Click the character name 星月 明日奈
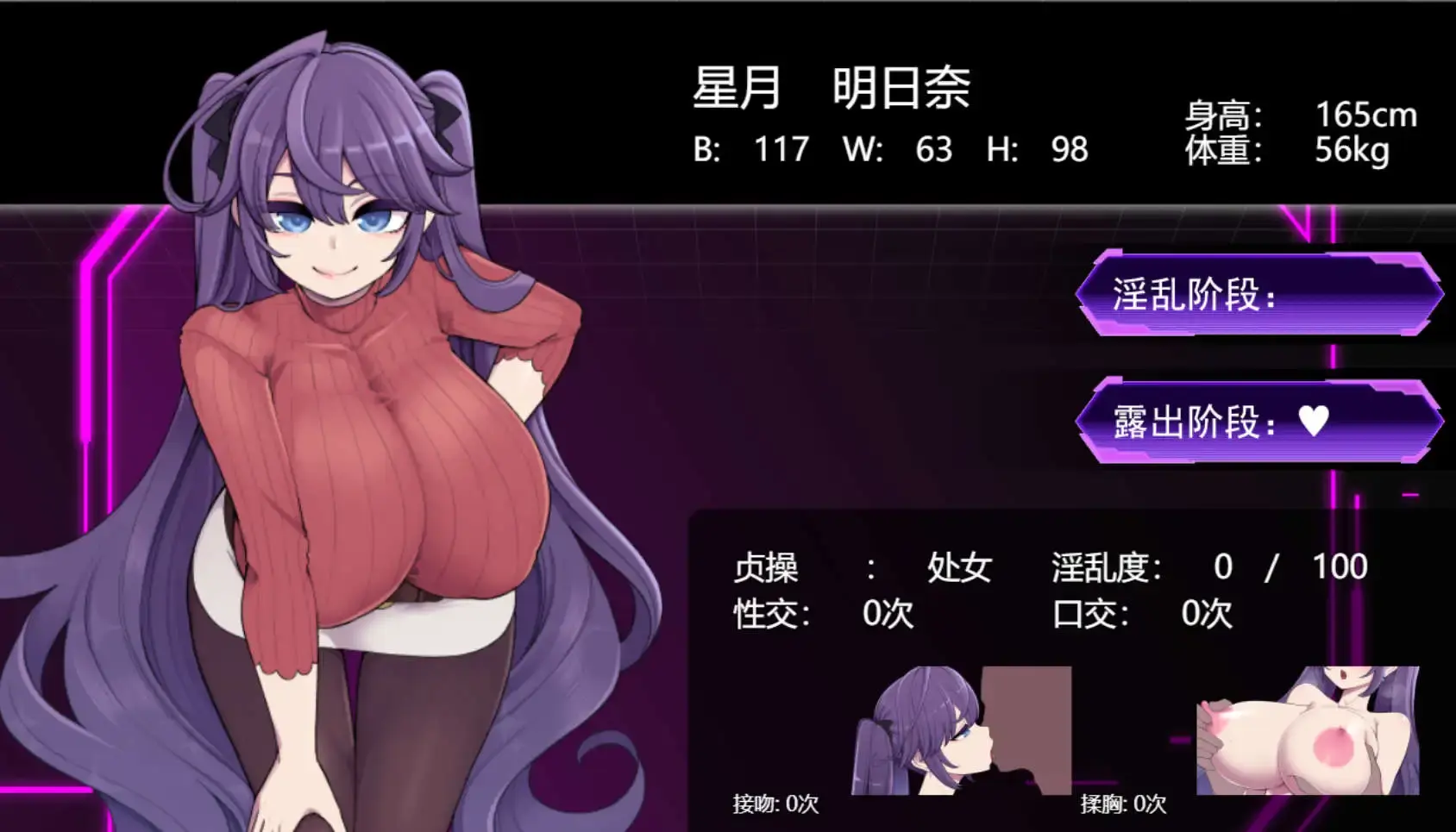Image resolution: width=1456 pixels, height=832 pixels. click(x=832, y=89)
